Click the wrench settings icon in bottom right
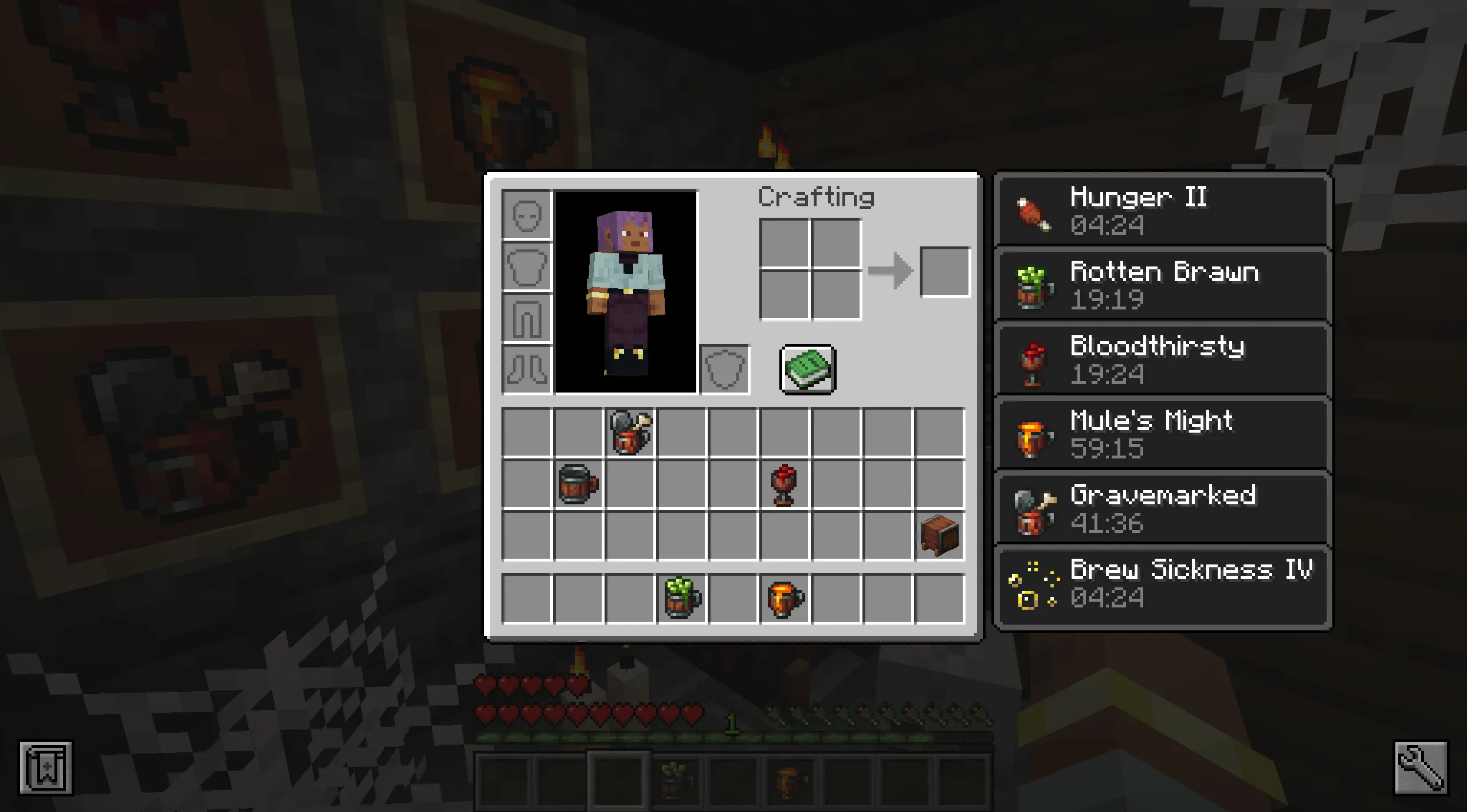 [1422, 768]
